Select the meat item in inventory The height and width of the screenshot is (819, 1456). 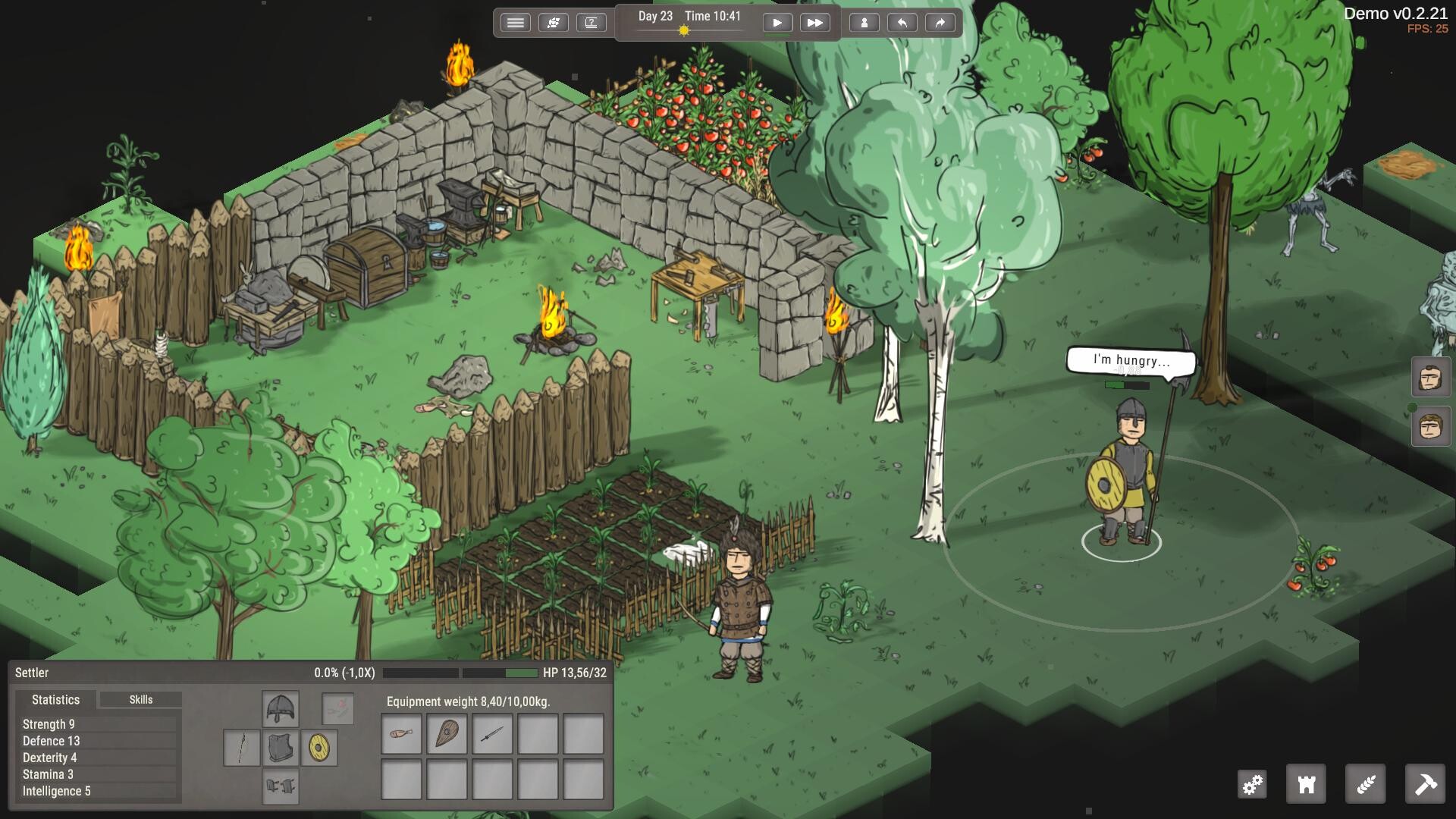click(x=401, y=733)
